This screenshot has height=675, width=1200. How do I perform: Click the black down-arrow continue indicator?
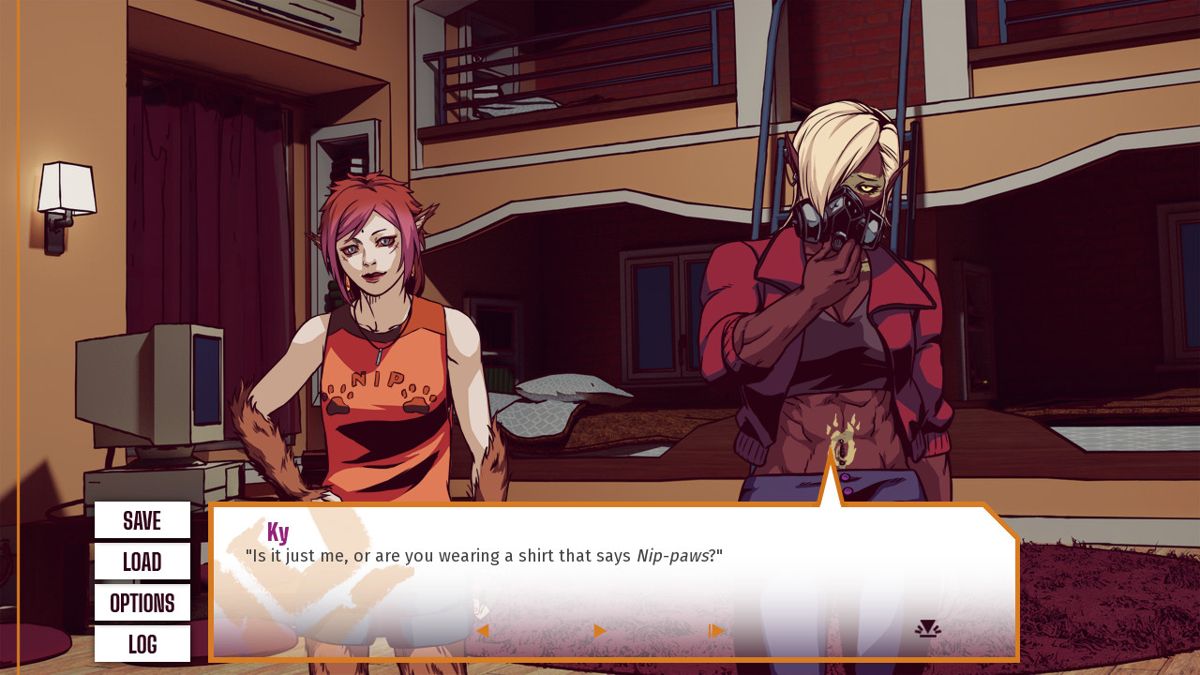(x=928, y=629)
